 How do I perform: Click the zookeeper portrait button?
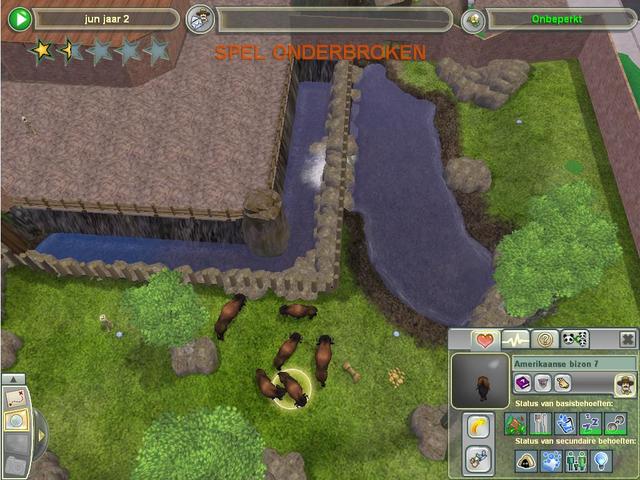[x=624, y=383]
